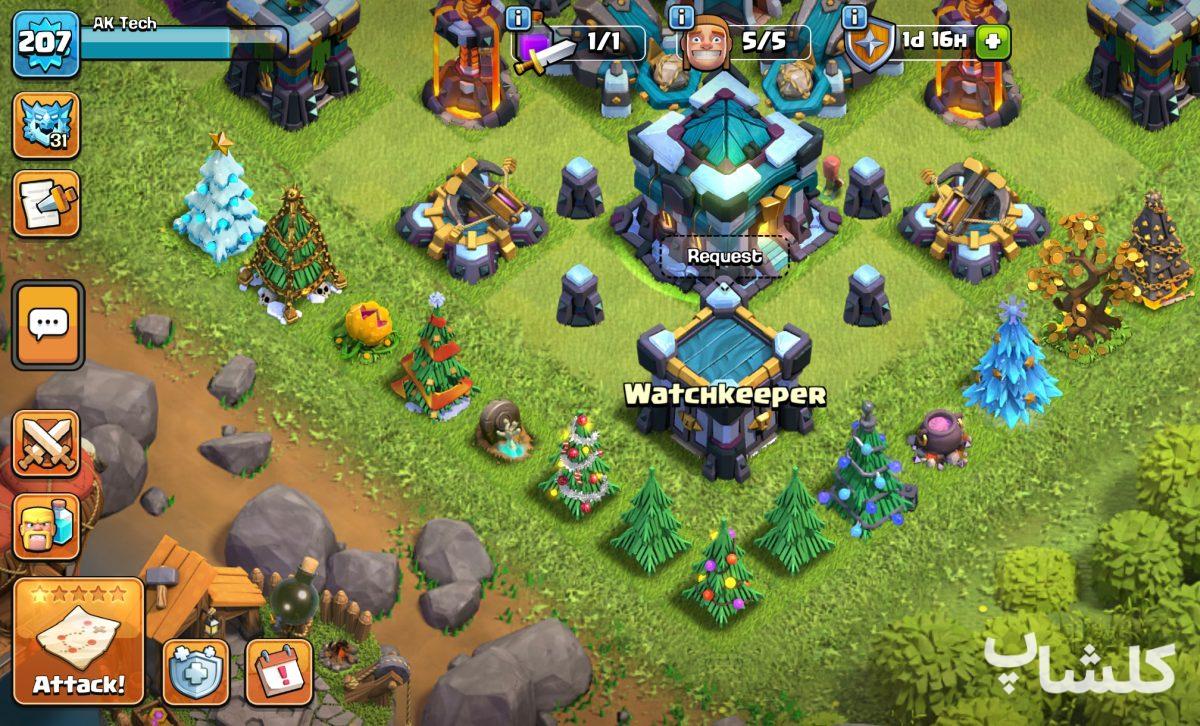Open the blue shield button
Image resolution: width=1200 pixels, height=726 pixels.
tap(196, 671)
